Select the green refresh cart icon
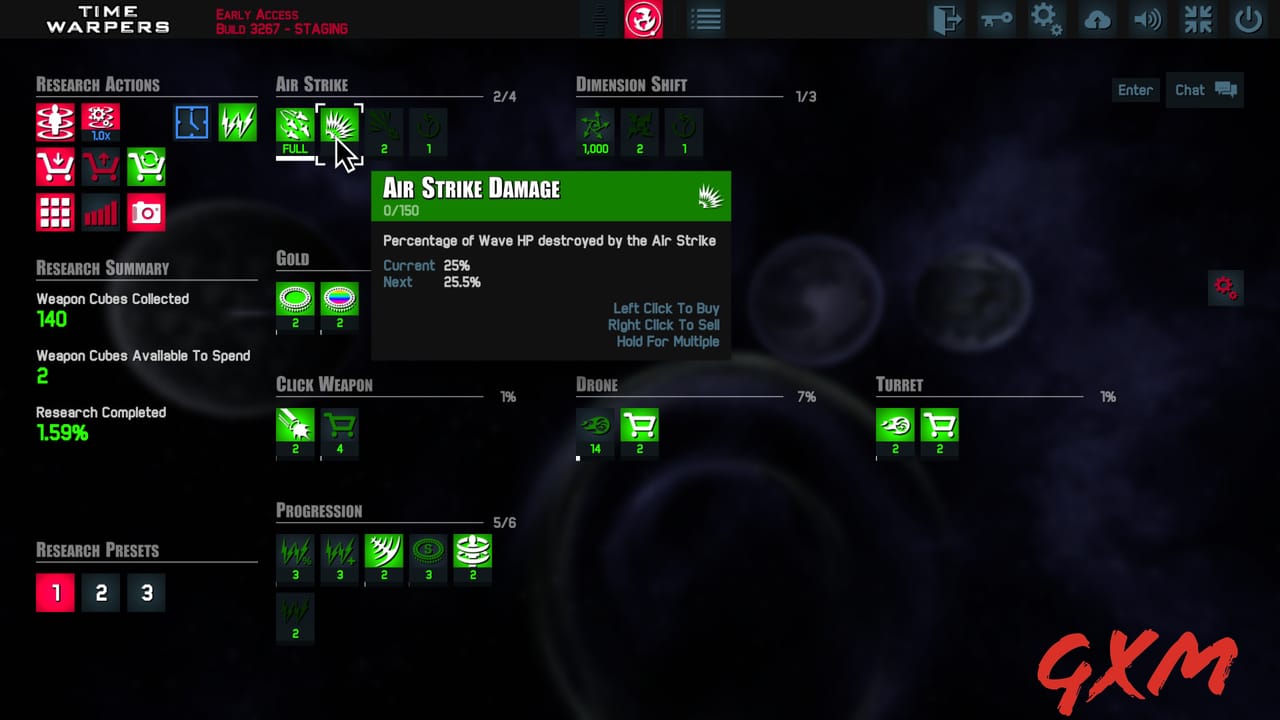Image resolution: width=1280 pixels, height=720 pixels. [x=146, y=166]
